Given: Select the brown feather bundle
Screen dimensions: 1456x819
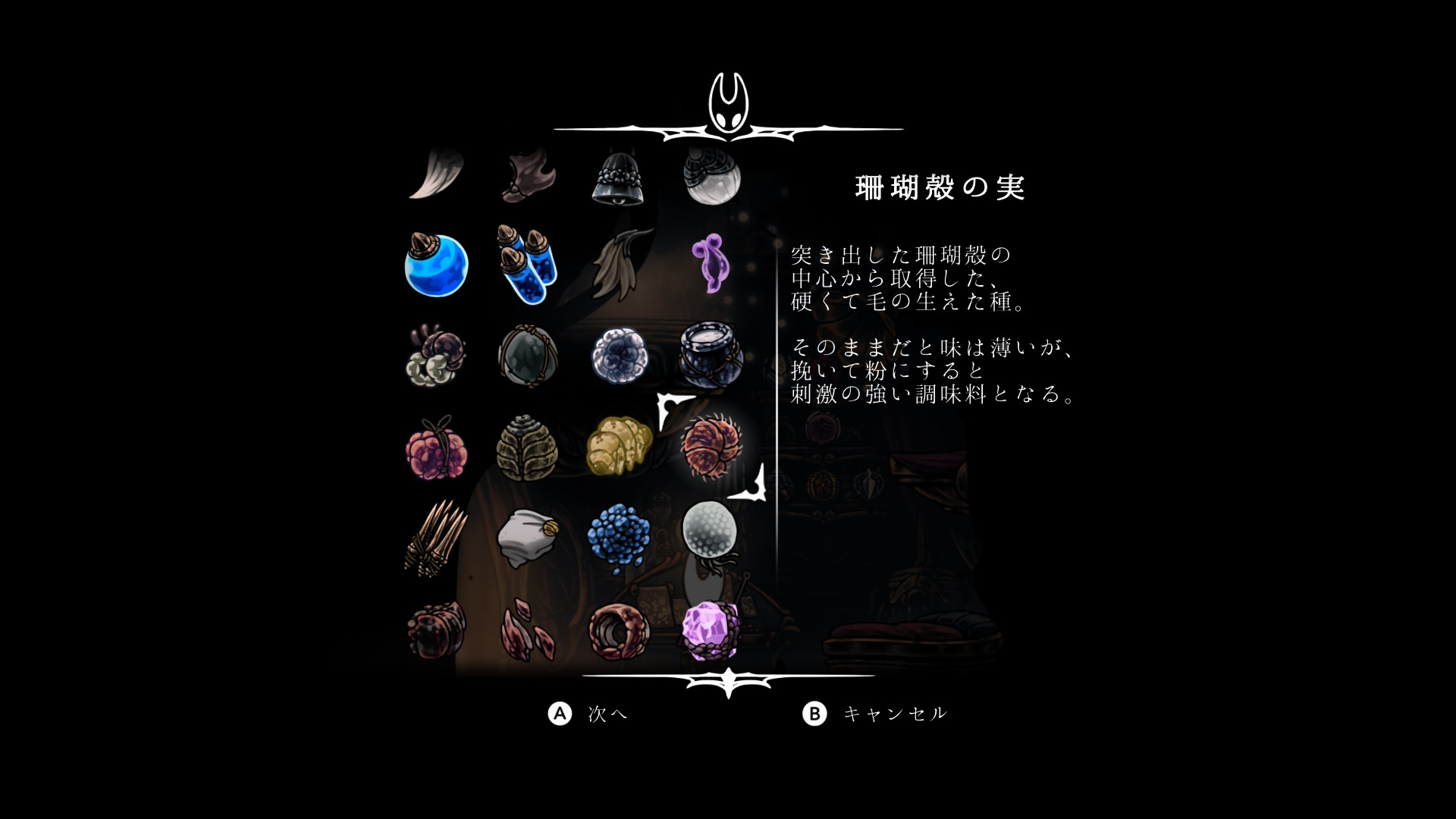Looking at the screenshot, I should (620, 265).
